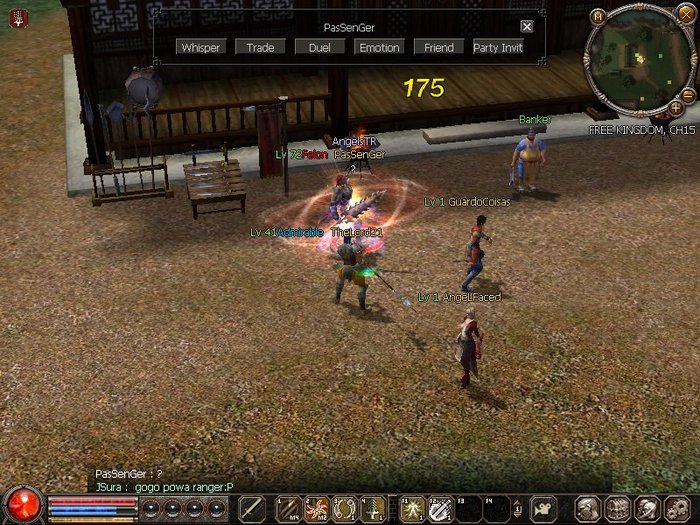Zoom in the minimap with plus button
Viewport: 700px width, 525px height.
click(x=677, y=107)
